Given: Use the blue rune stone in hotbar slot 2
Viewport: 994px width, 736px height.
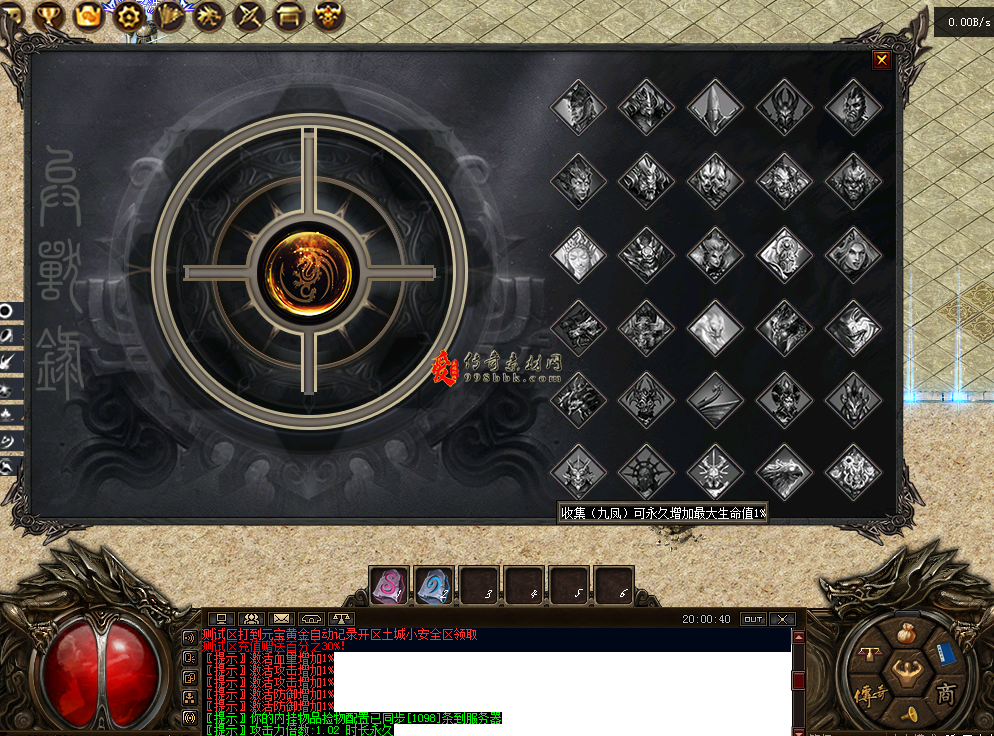Looking at the screenshot, I should pyautogui.click(x=434, y=586).
